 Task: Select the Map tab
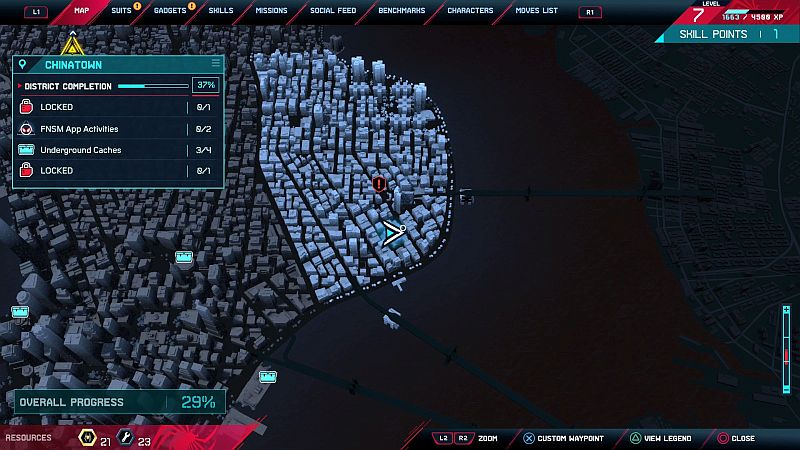pos(82,11)
